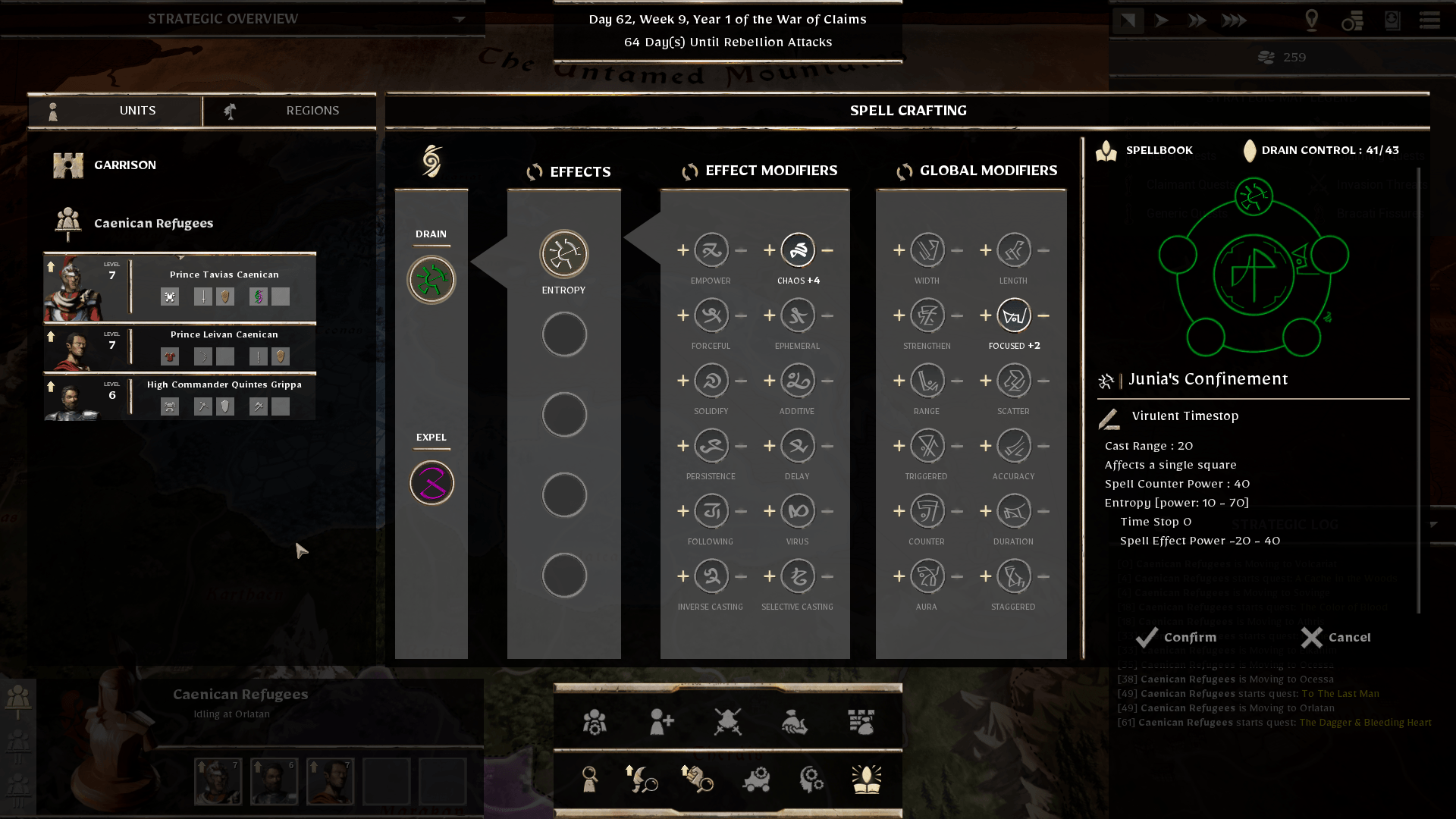Open the Strategic Overview dropdown

[x=459, y=19]
